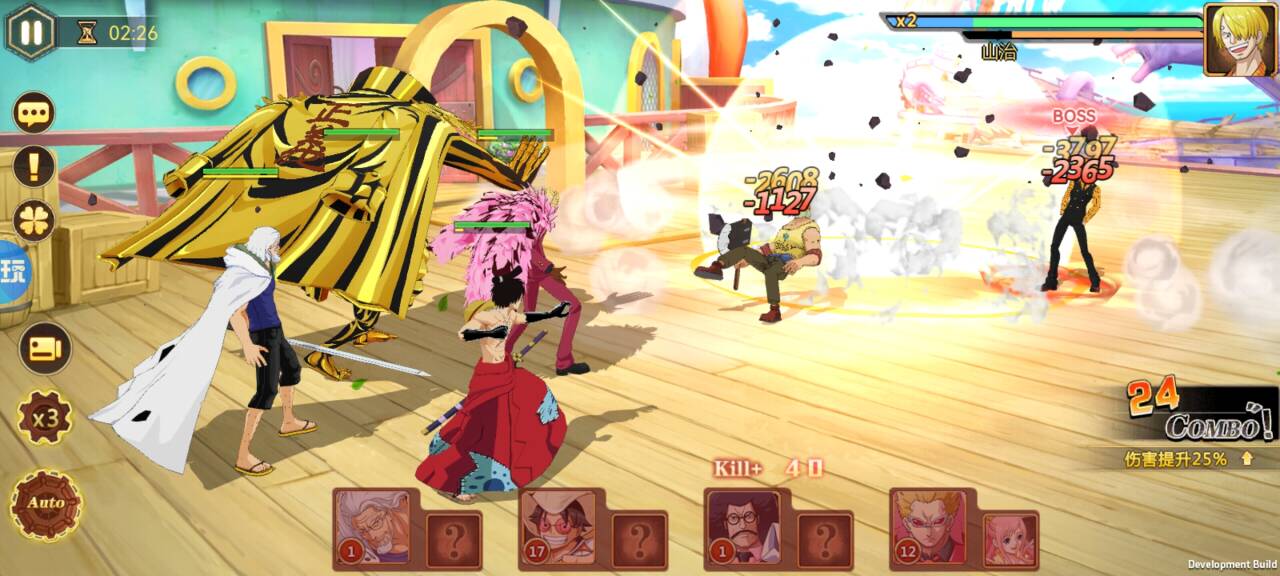Image resolution: width=1280 pixels, height=576 pixels.
Task: Change the x3 battle speed gear
Action: click(x=45, y=418)
